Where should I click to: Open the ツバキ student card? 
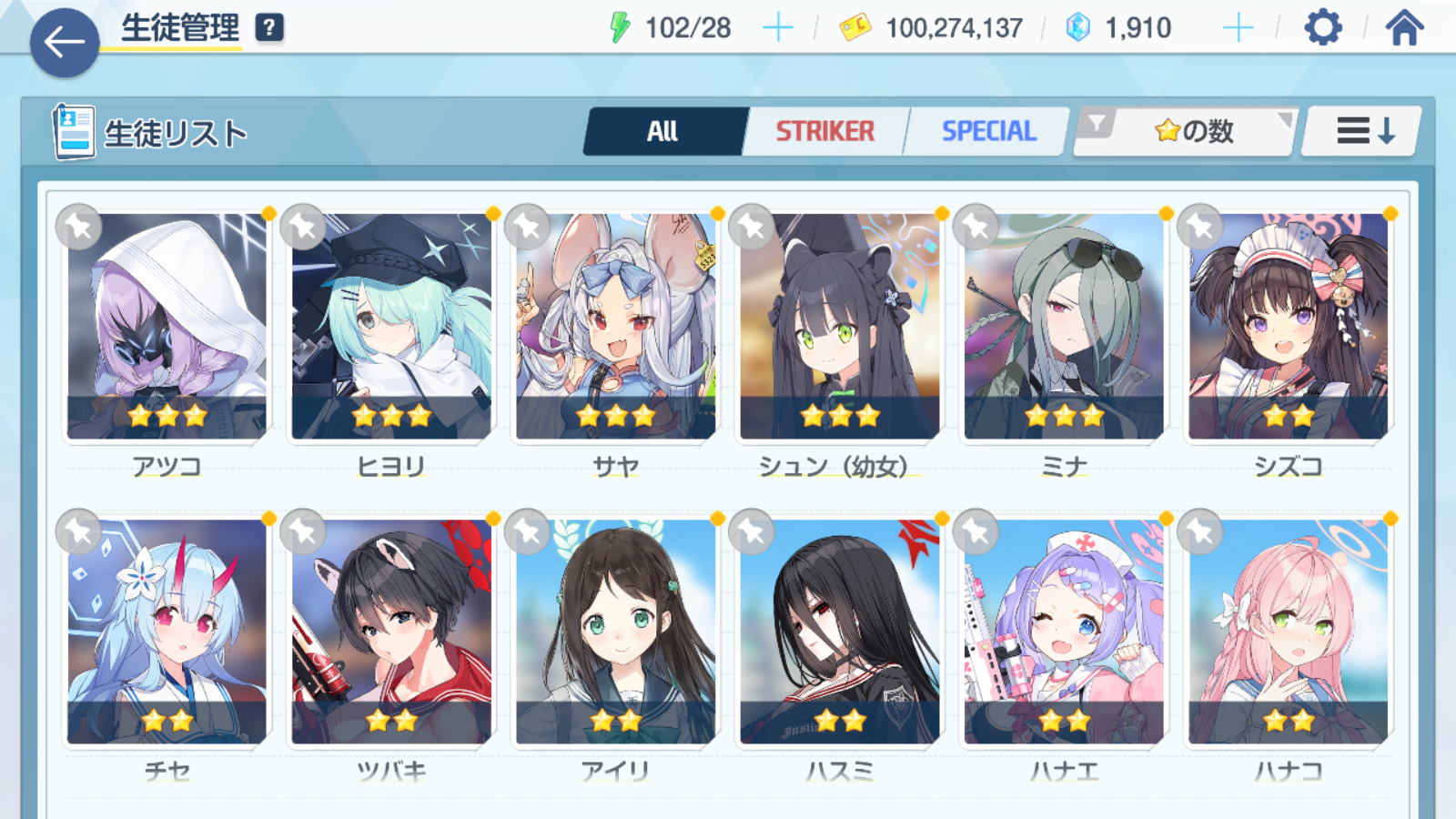391,632
